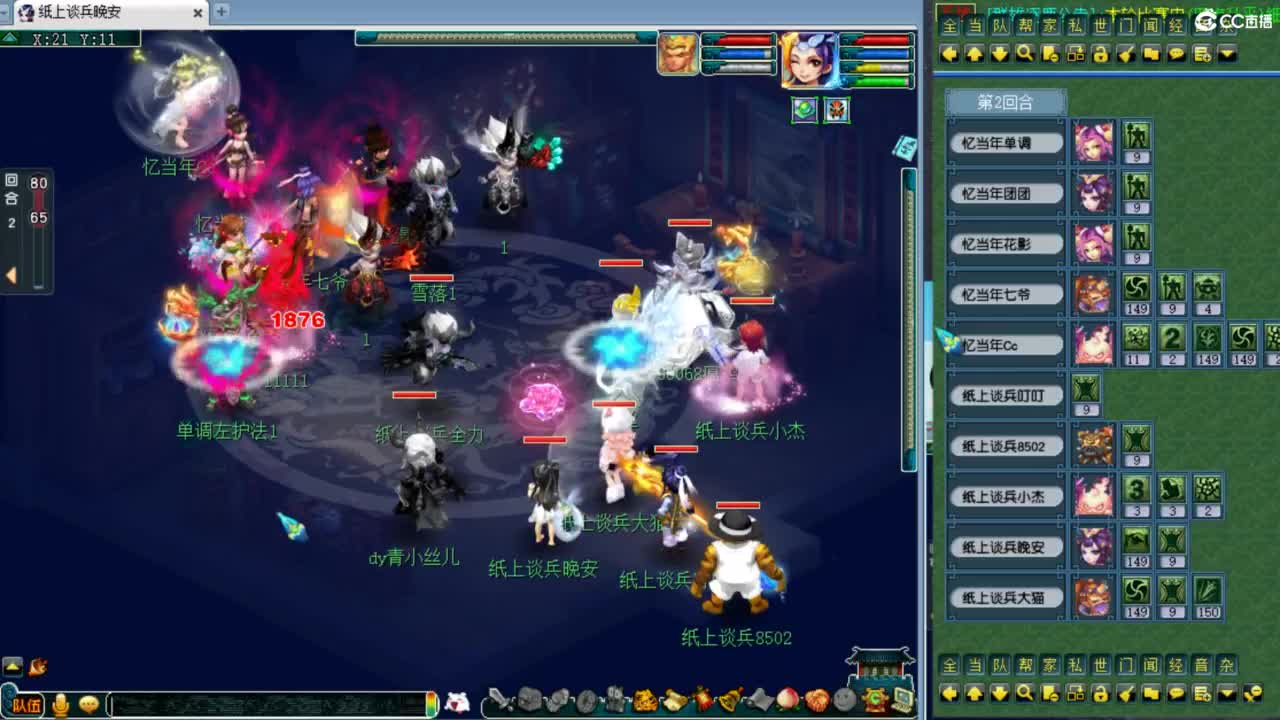1280x720 pixels.
Task: Click the magnifier search icon in the chat toolbar
Action: point(1025,55)
